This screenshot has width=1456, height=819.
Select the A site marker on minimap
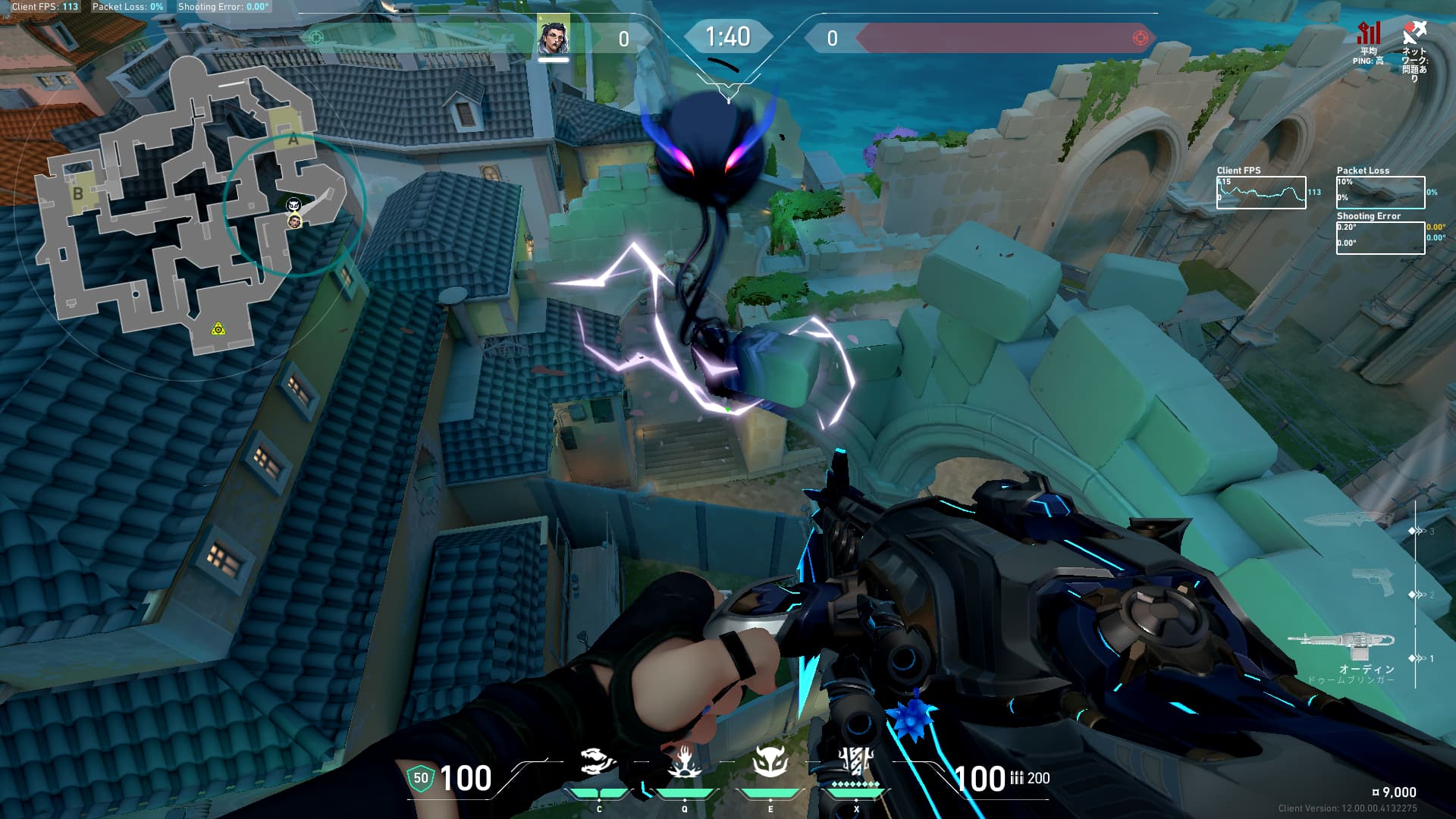(x=293, y=140)
